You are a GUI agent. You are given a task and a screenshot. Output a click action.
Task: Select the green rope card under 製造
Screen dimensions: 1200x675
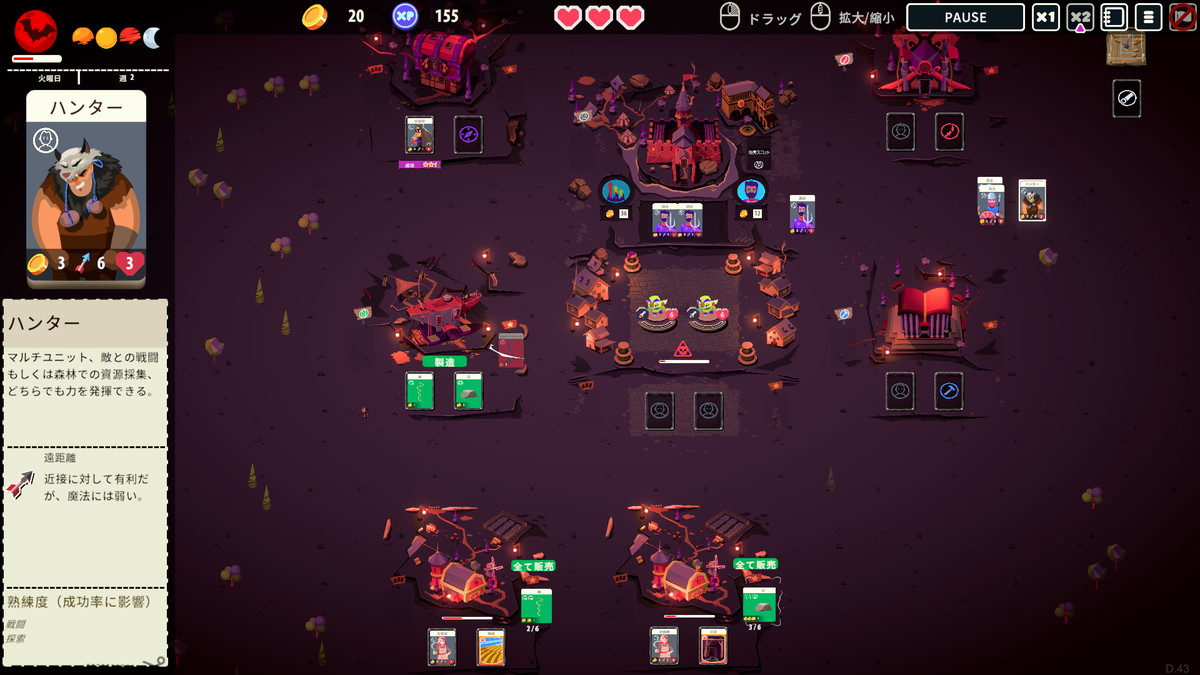(x=420, y=390)
